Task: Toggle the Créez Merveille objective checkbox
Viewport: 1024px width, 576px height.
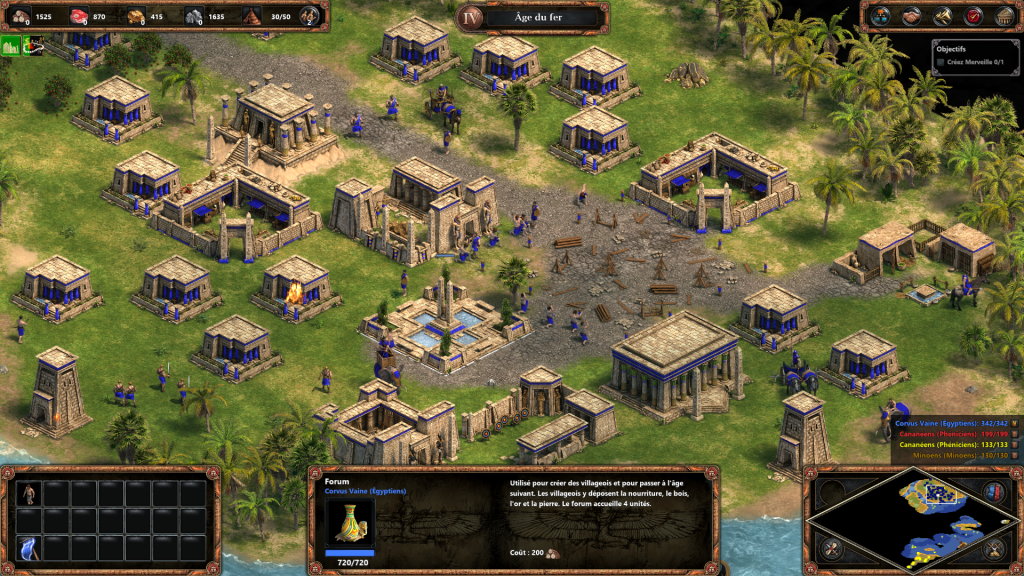Action: tap(940, 63)
